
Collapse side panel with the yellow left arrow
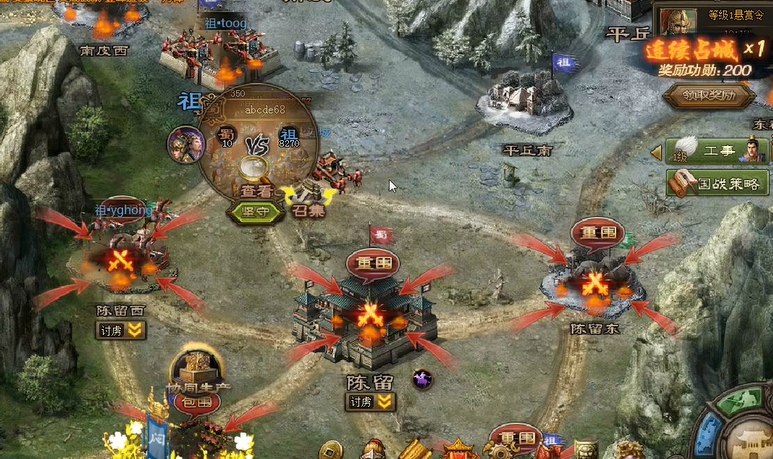pyautogui.click(x=656, y=152)
